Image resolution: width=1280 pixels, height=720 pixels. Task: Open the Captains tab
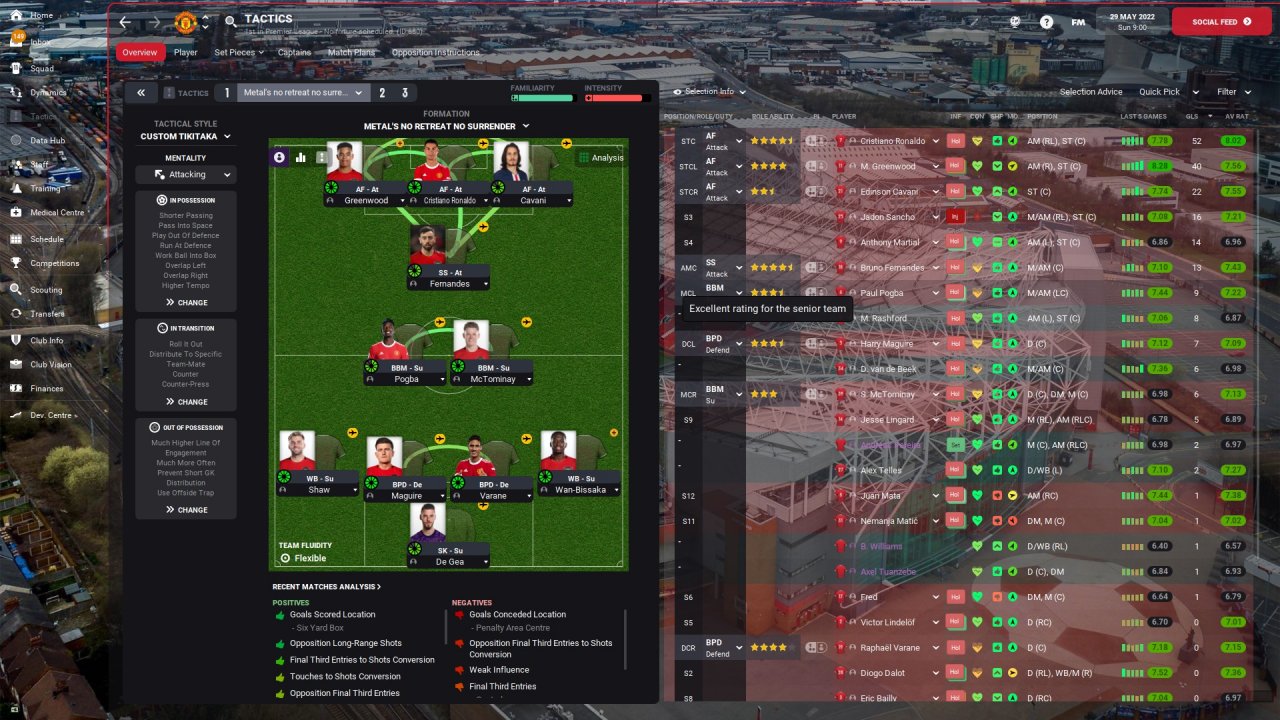(x=294, y=52)
